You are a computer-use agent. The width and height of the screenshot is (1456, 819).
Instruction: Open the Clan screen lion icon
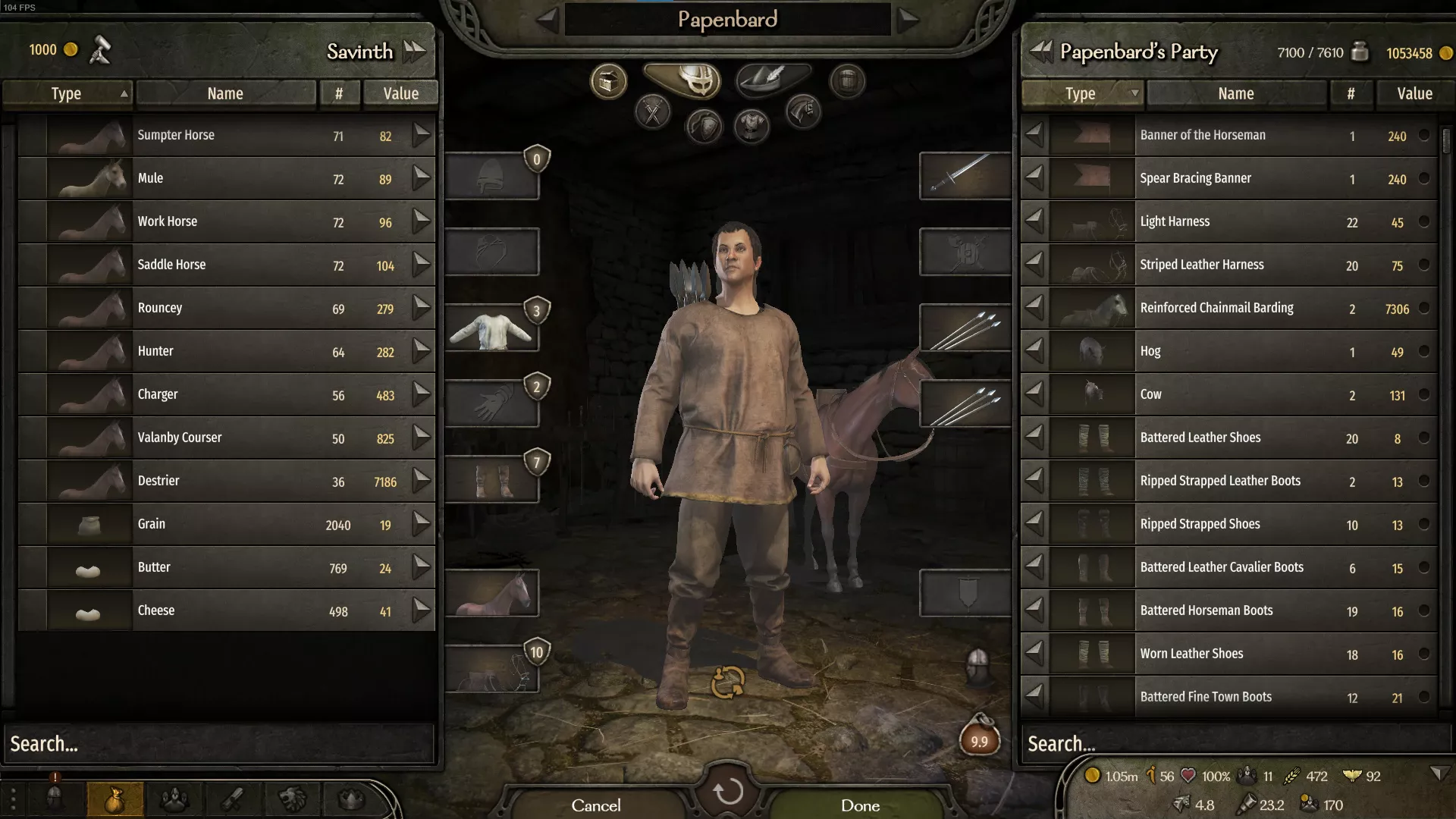pyautogui.click(x=293, y=799)
